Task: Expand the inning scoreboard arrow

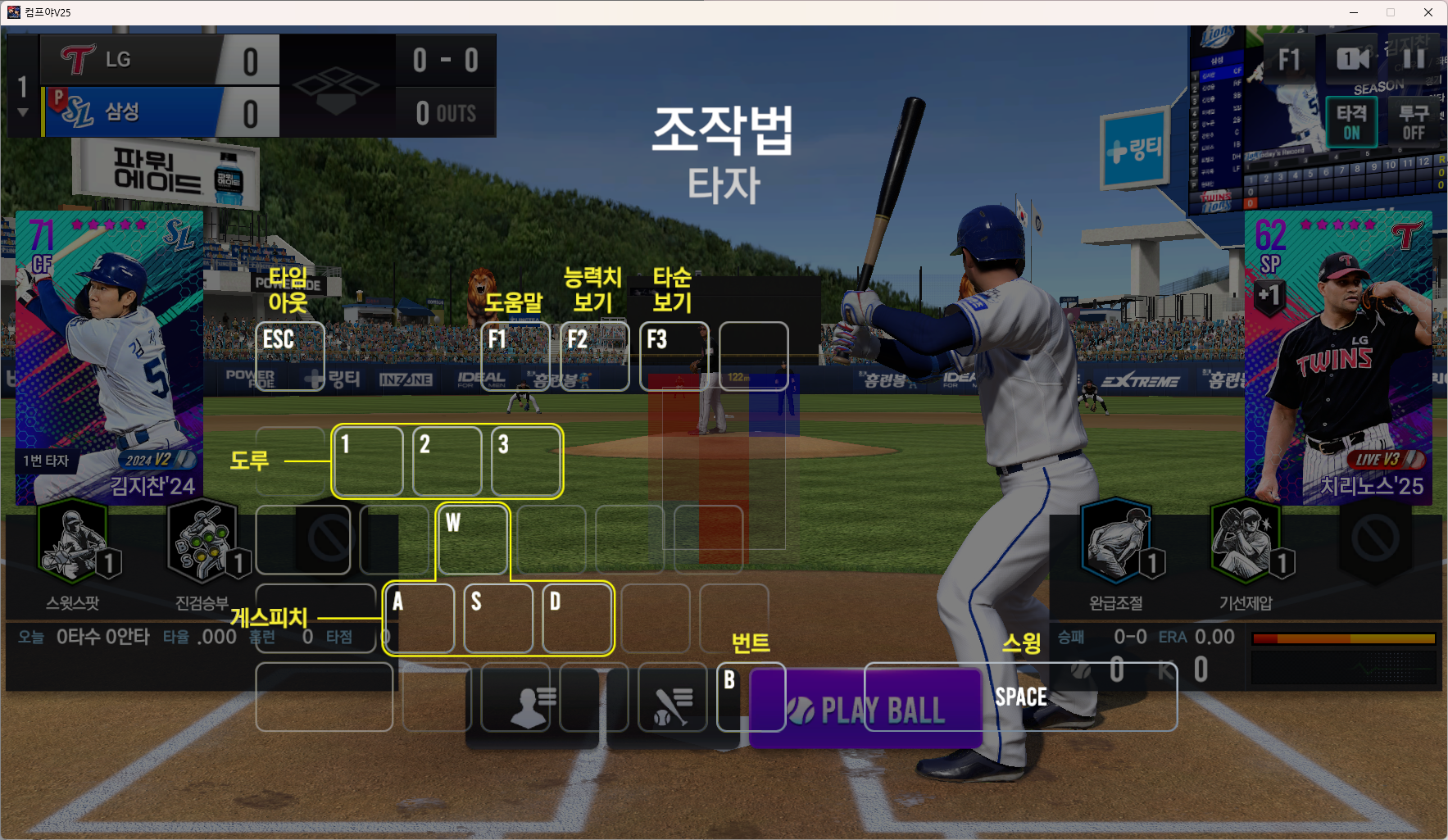Action: pos(23,113)
